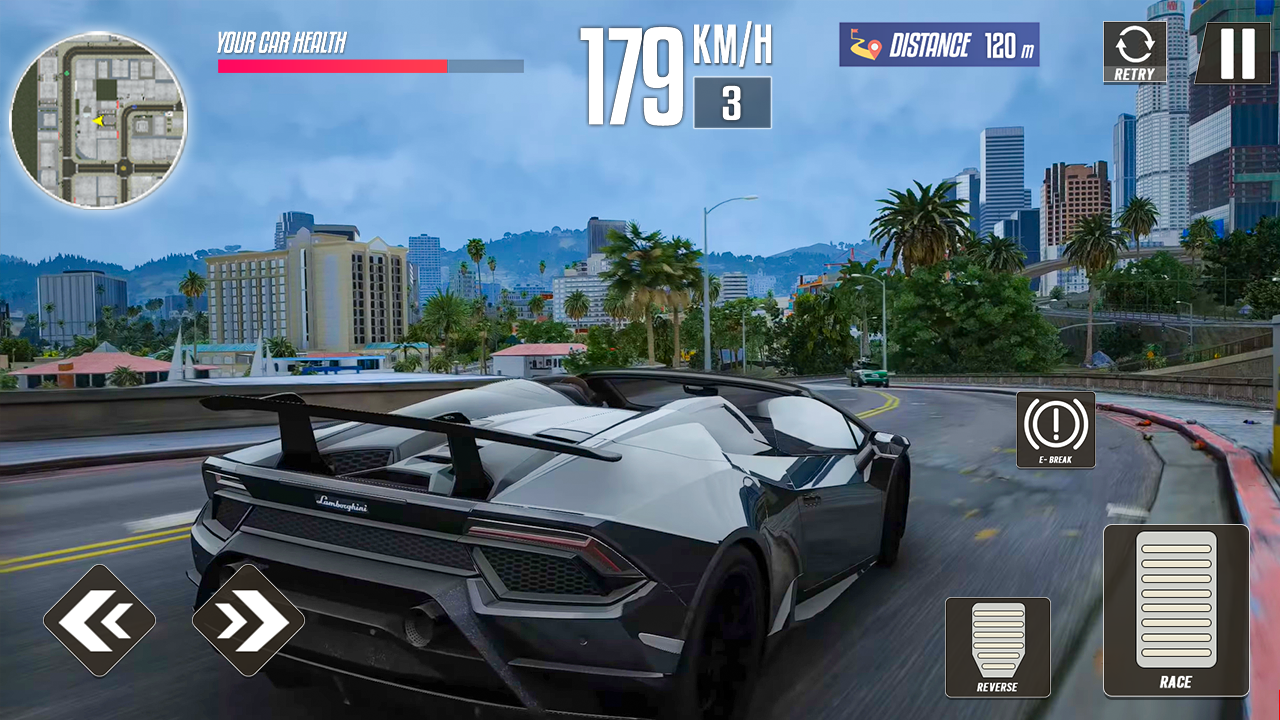Hold the Reverse pedal to toggle reversing

coord(998,645)
